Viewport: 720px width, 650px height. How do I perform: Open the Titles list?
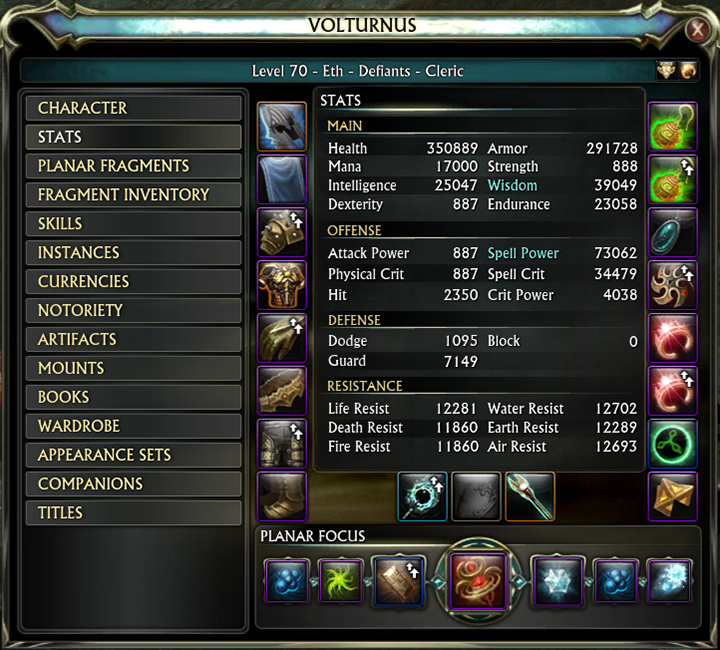[133, 513]
